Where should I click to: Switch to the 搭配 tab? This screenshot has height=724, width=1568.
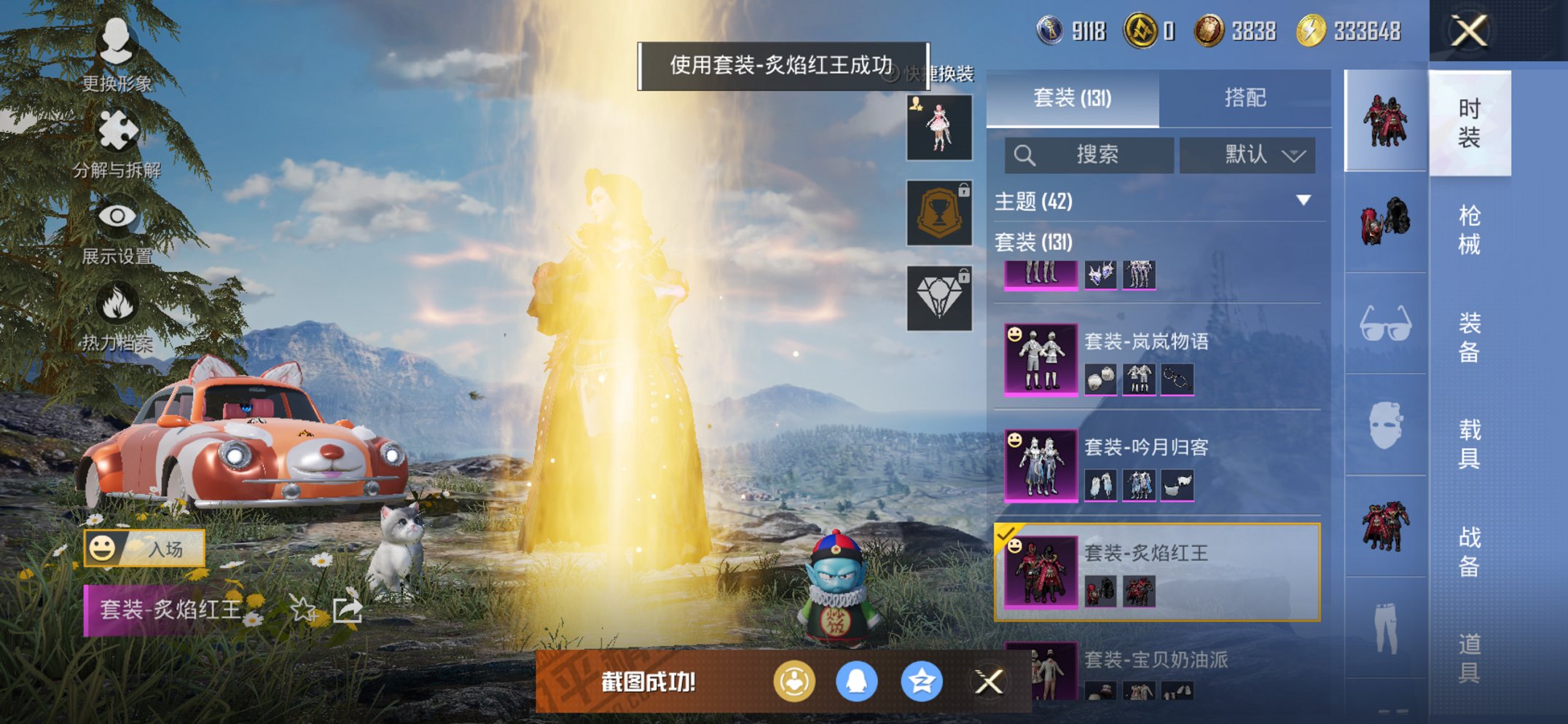1246,97
